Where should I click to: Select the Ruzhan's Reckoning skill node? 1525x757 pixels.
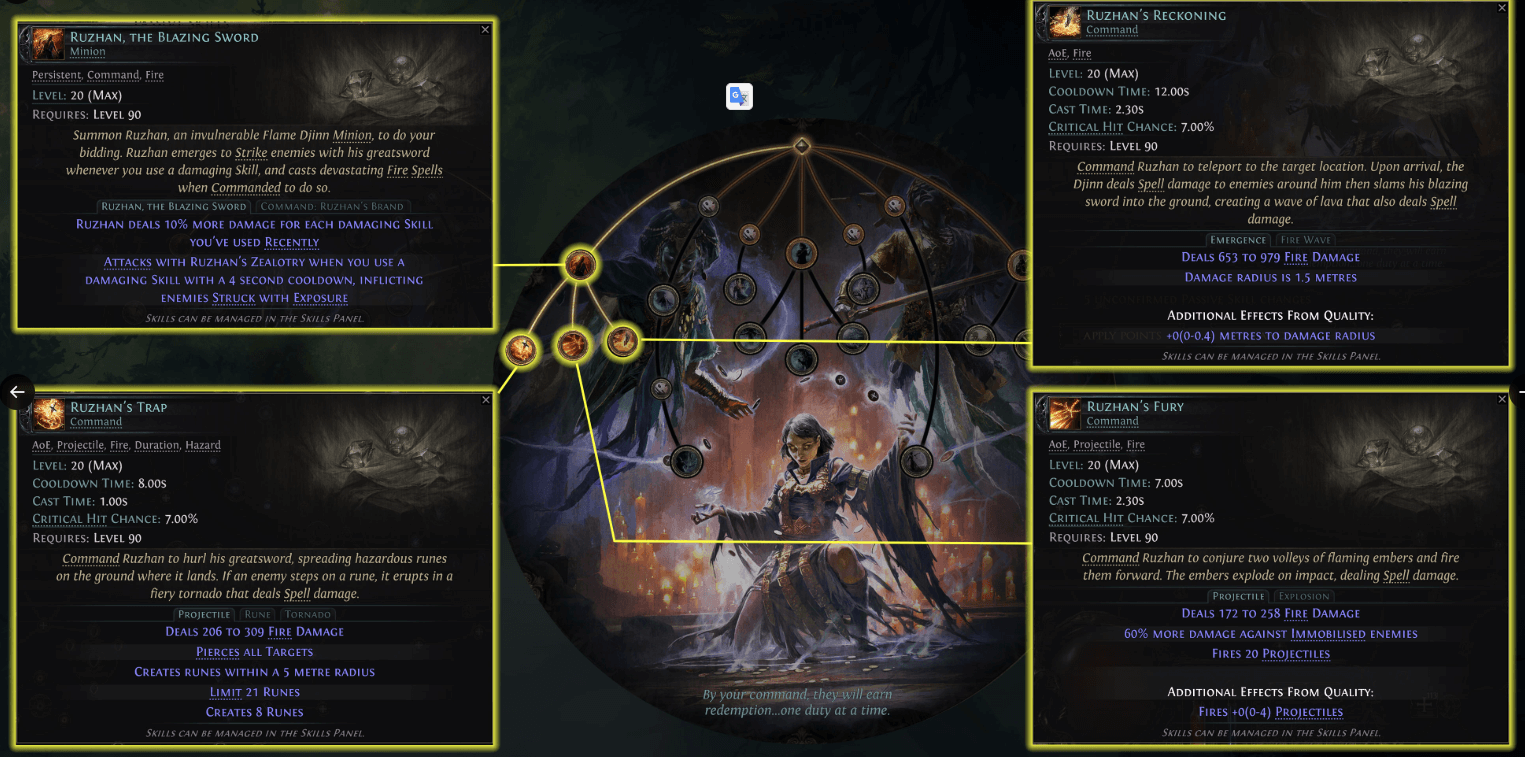click(624, 341)
